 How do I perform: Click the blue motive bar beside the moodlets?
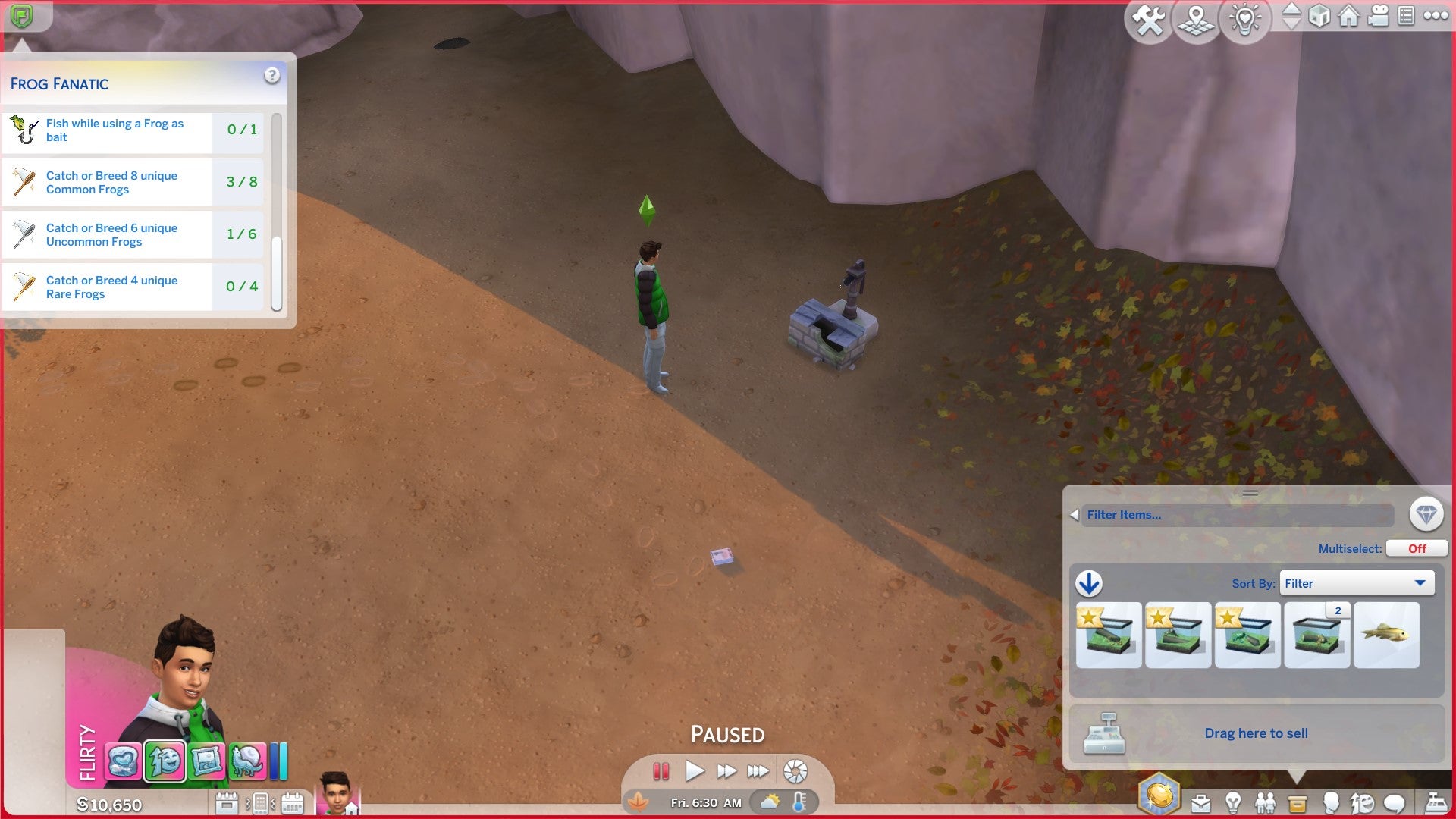pos(275,762)
